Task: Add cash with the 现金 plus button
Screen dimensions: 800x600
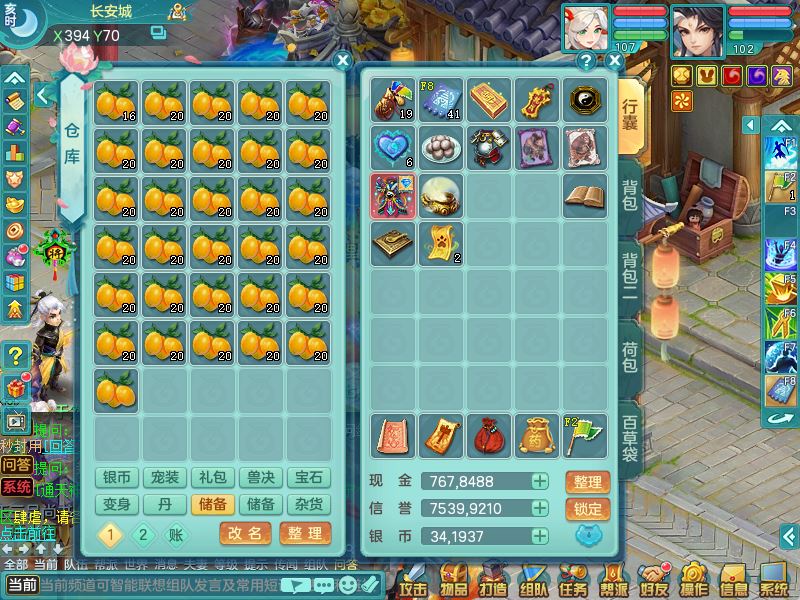Action: coord(540,481)
